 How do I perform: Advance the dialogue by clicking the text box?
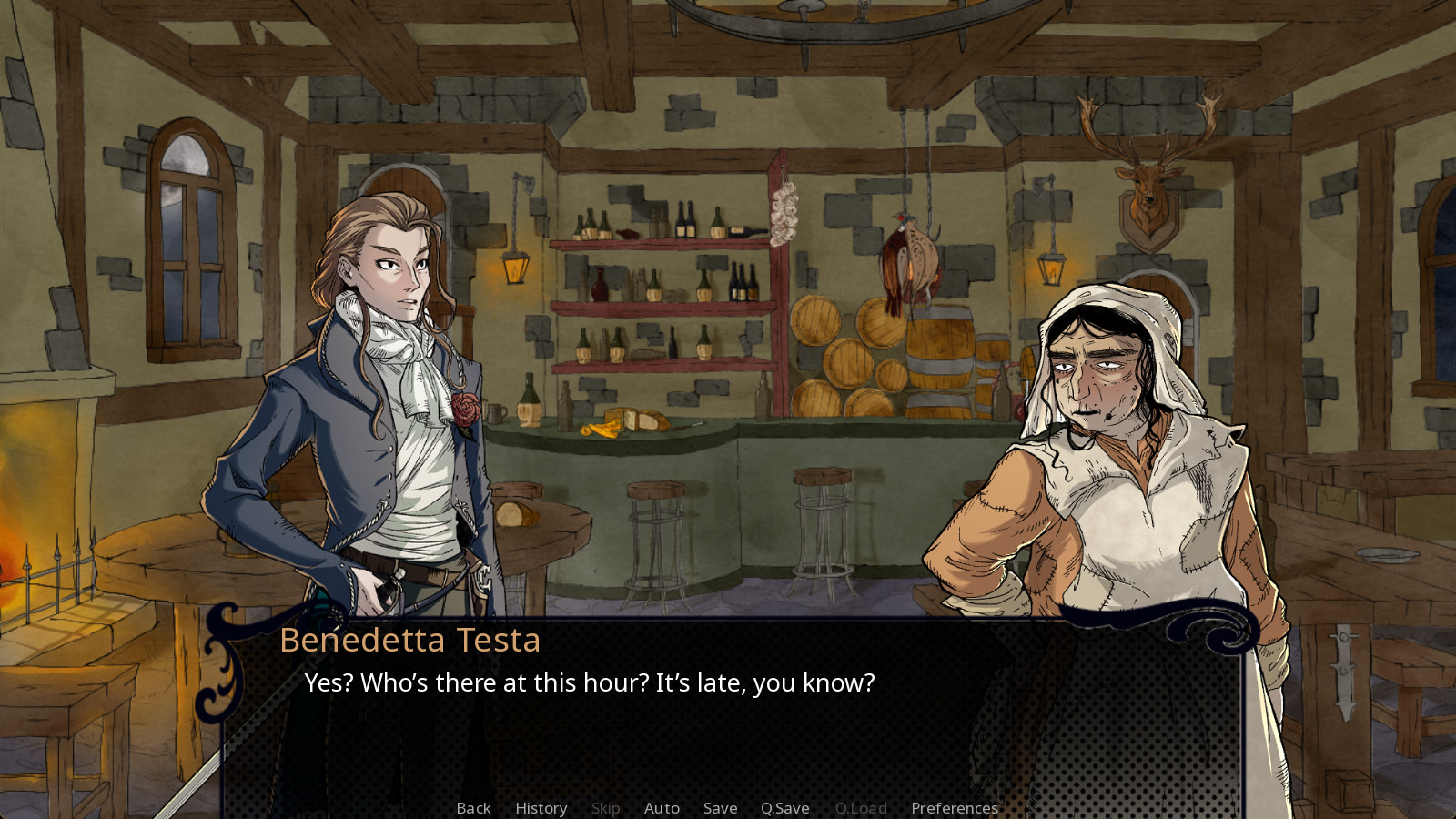click(728, 728)
